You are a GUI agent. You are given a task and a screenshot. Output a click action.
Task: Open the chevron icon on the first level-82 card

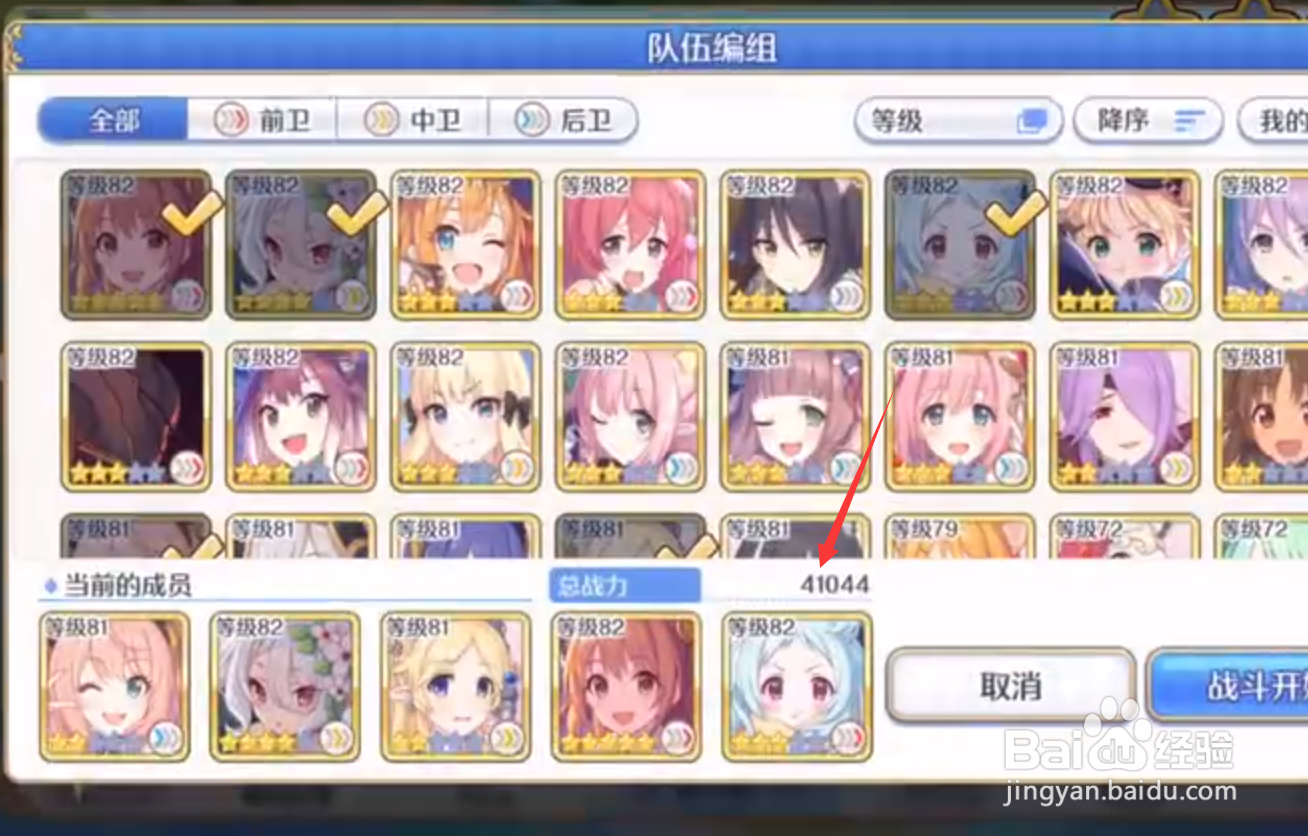tap(188, 296)
